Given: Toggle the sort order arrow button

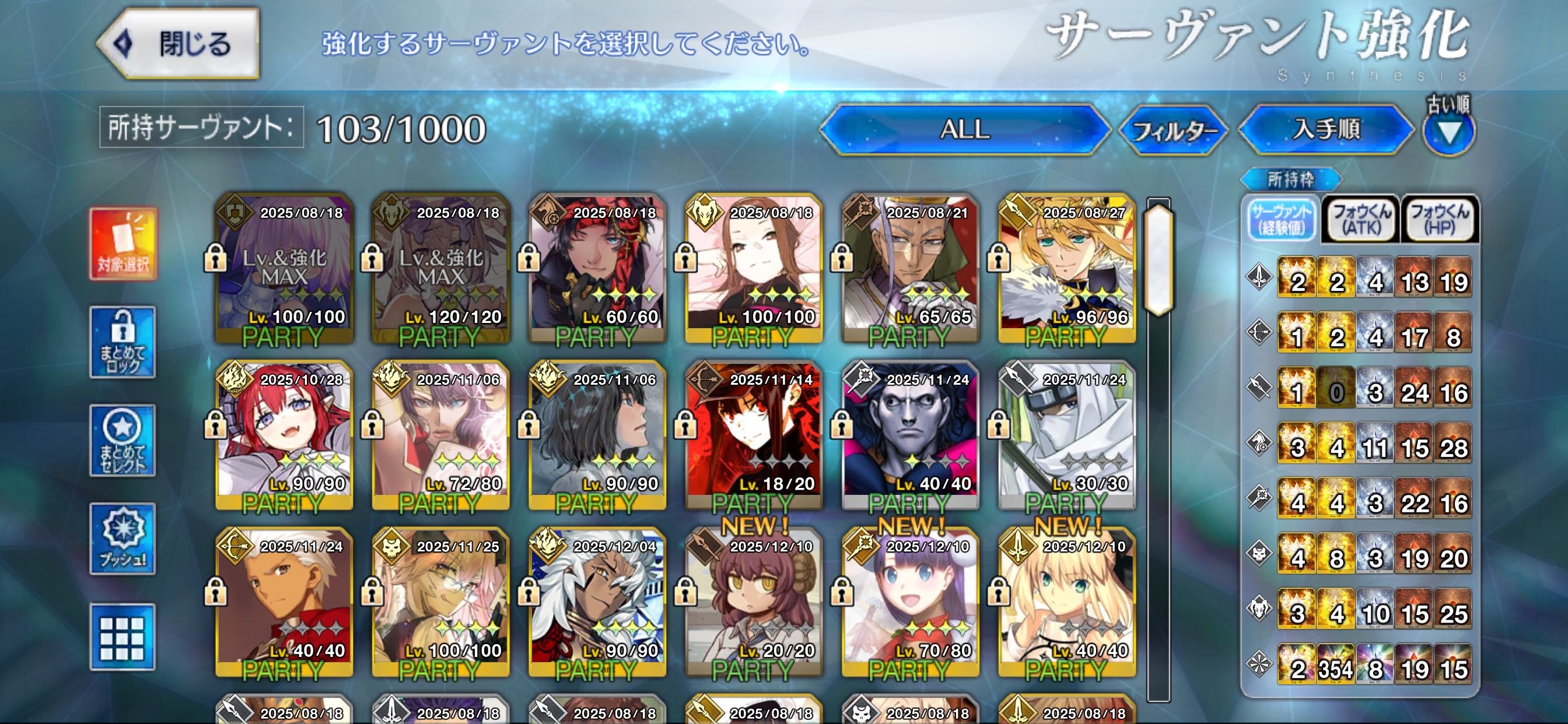Looking at the screenshot, I should point(1448,132).
